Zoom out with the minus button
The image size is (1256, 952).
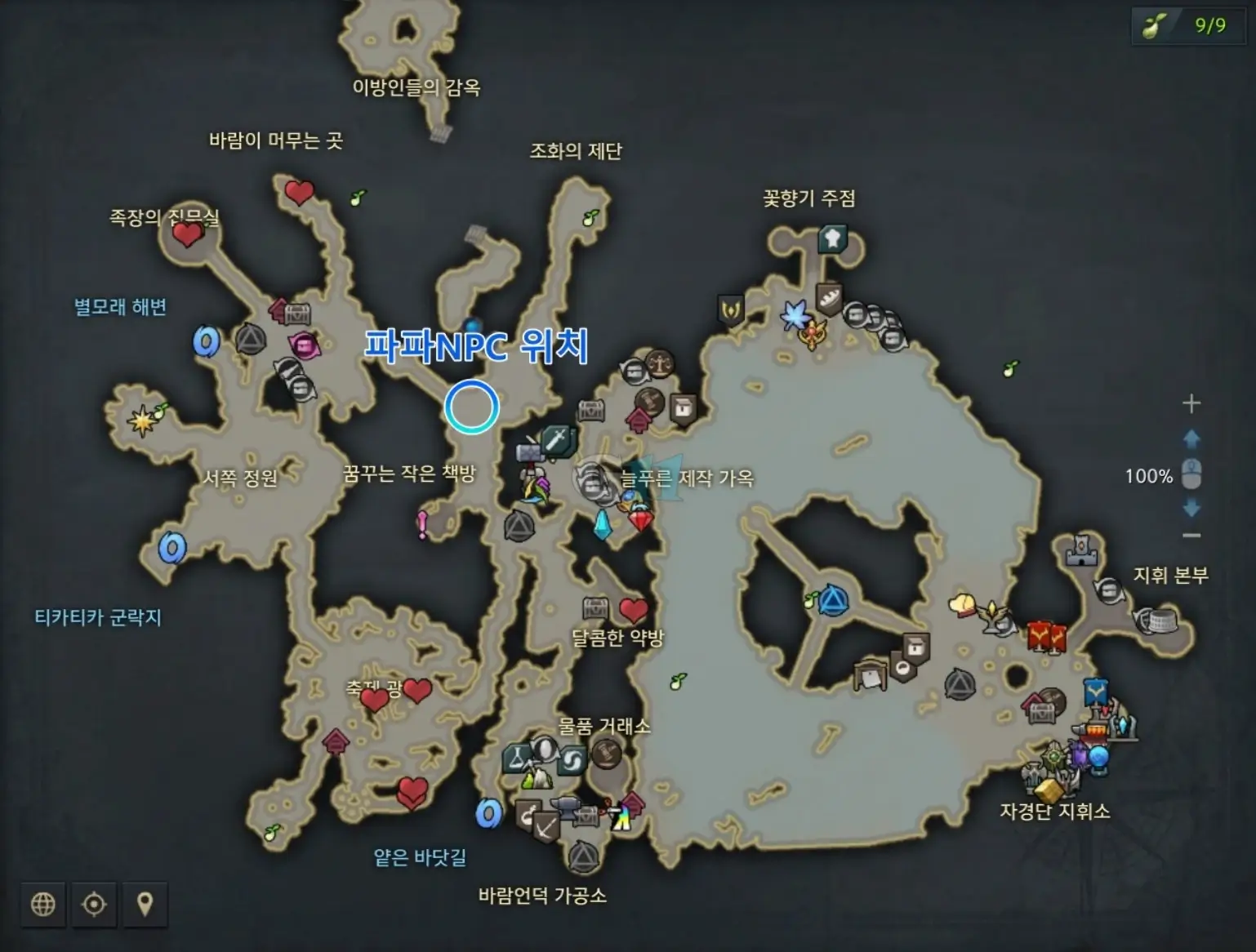[1191, 536]
